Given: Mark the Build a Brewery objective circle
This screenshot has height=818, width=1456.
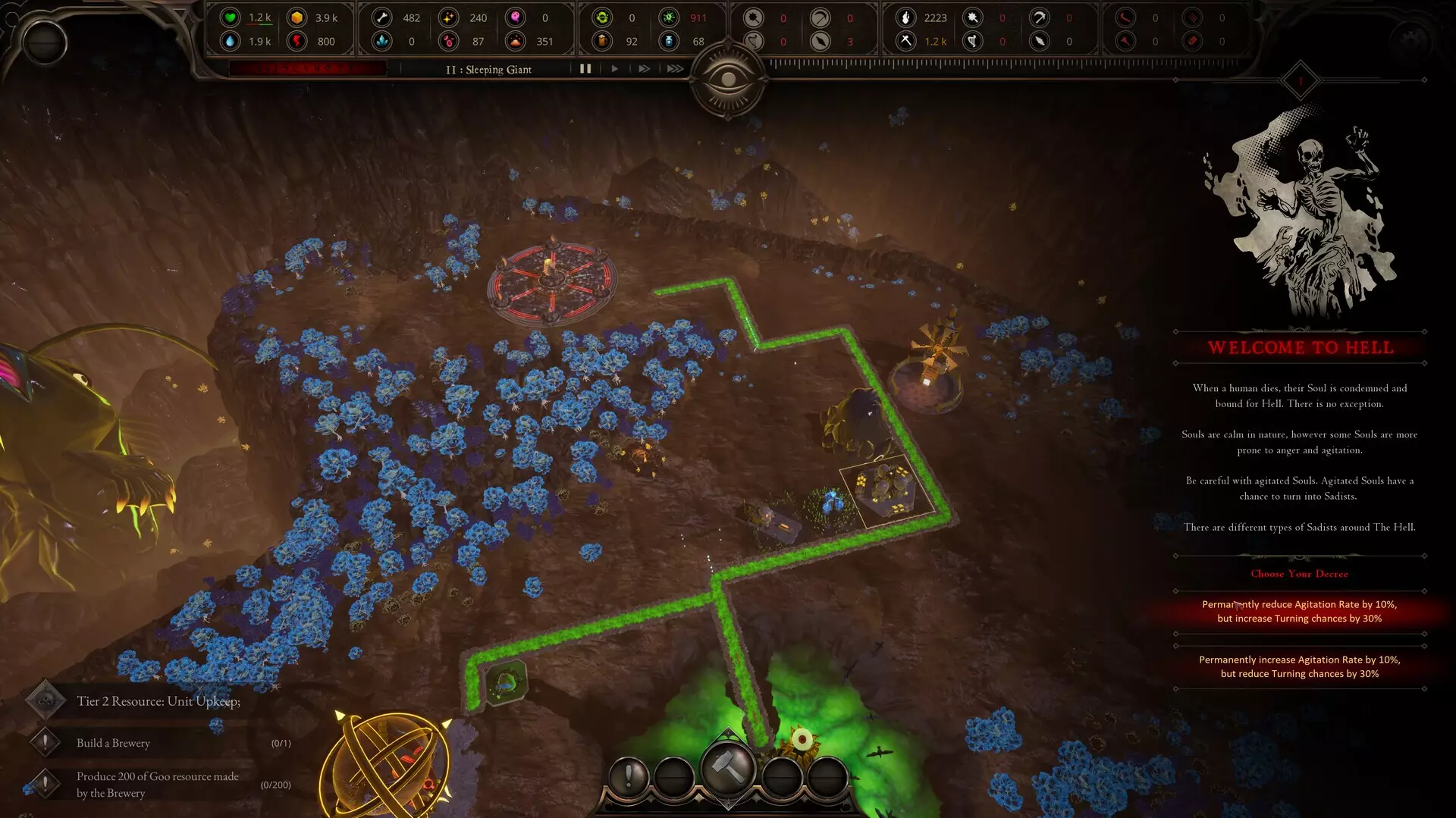Looking at the screenshot, I should point(47,743).
